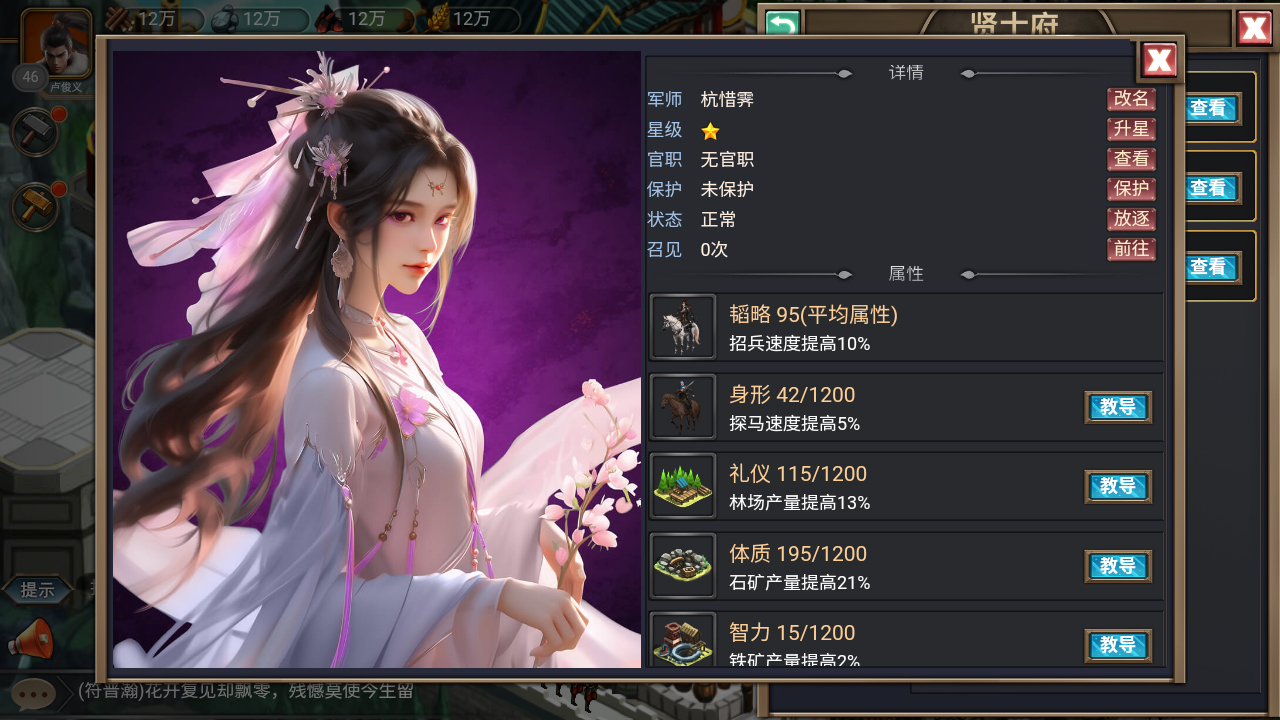Click the horse icon beside 韬略 95

(683, 327)
